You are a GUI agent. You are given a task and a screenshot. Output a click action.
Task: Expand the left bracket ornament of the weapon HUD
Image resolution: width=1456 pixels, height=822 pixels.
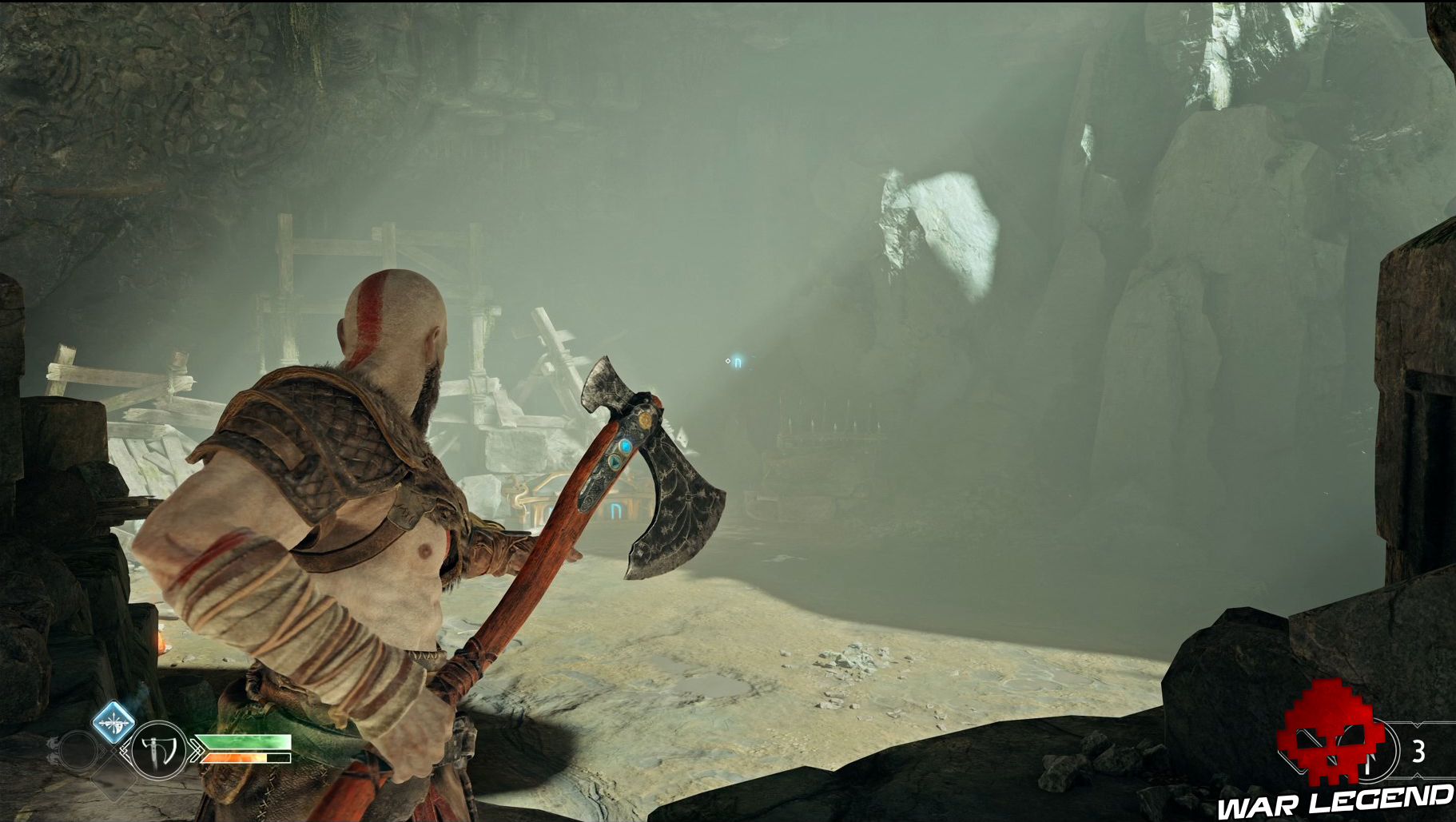[x=124, y=752]
